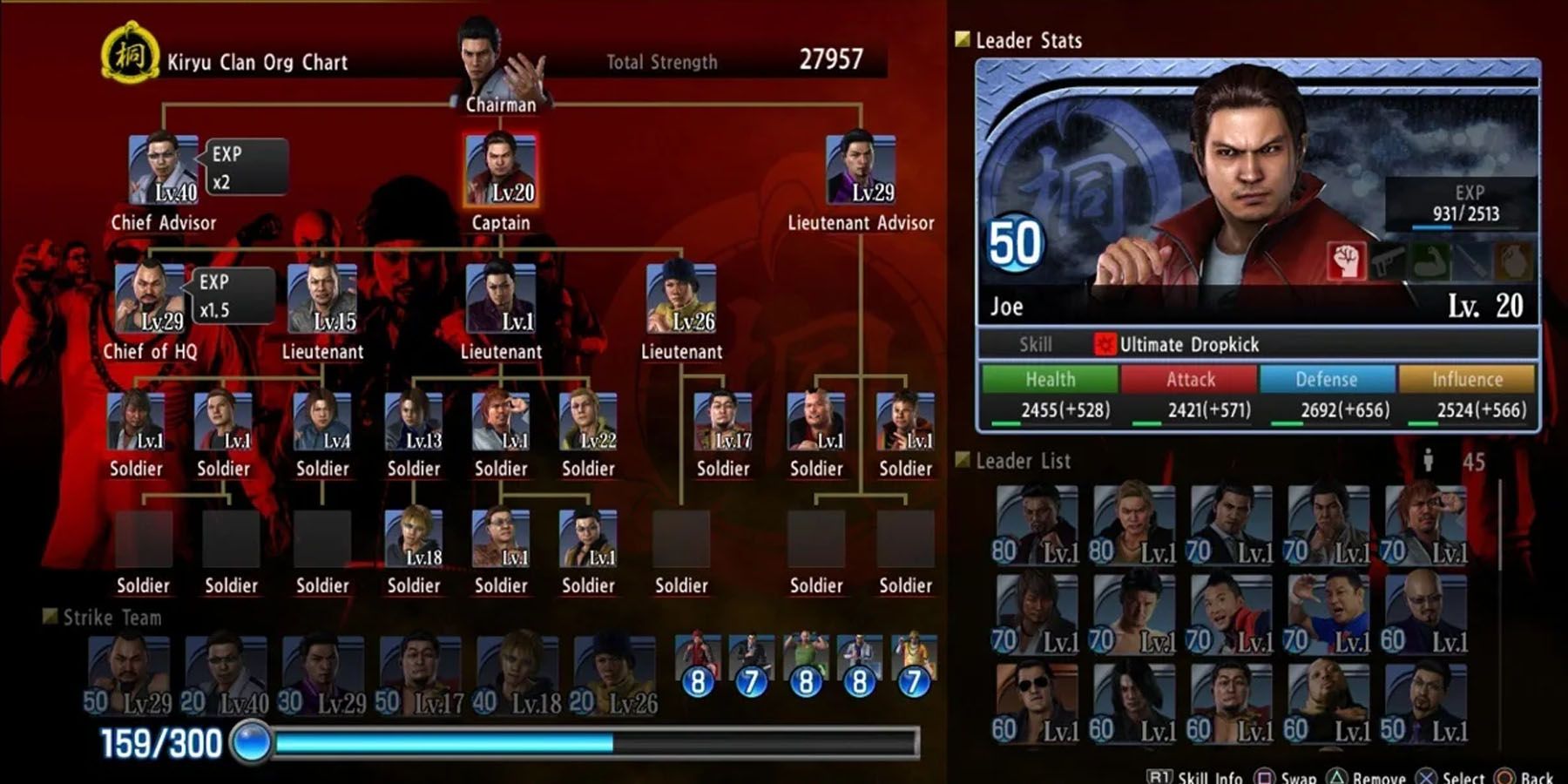Click the yellow Leader Stats panel marker
1568x784 pixels.
963,39
